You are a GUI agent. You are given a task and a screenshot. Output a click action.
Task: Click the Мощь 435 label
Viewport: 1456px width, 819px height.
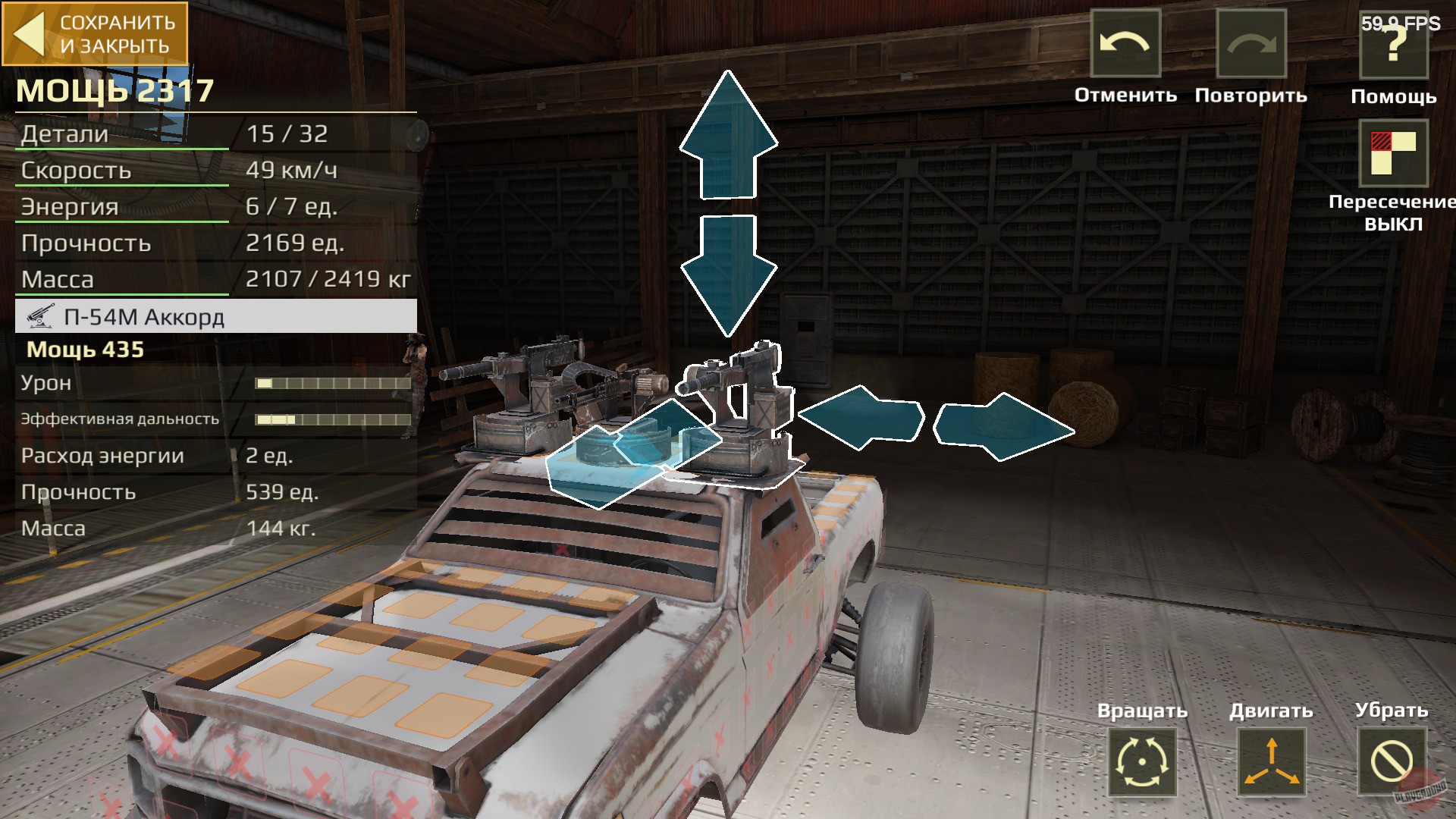pos(85,350)
